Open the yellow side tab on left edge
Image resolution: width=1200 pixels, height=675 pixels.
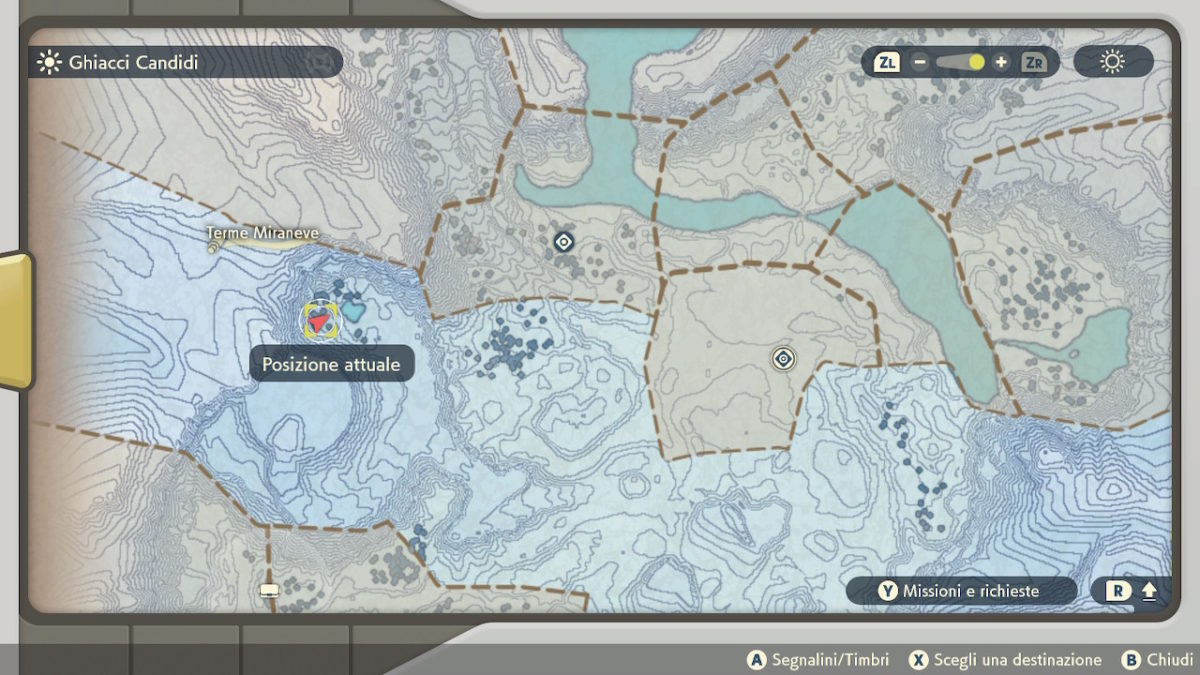click(x=14, y=320)
